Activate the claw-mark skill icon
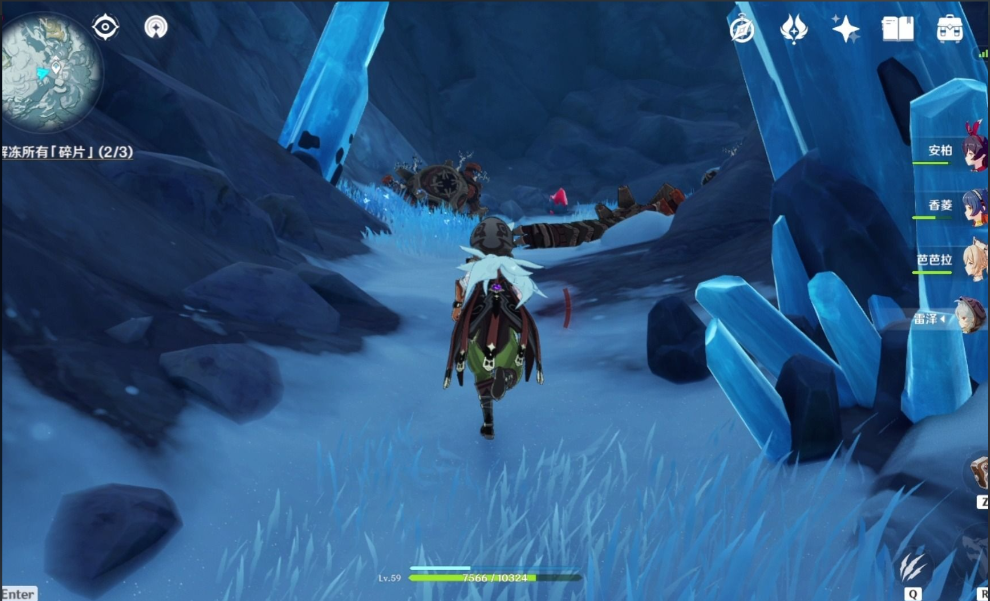Screen dimensions: 990x601 912,567
